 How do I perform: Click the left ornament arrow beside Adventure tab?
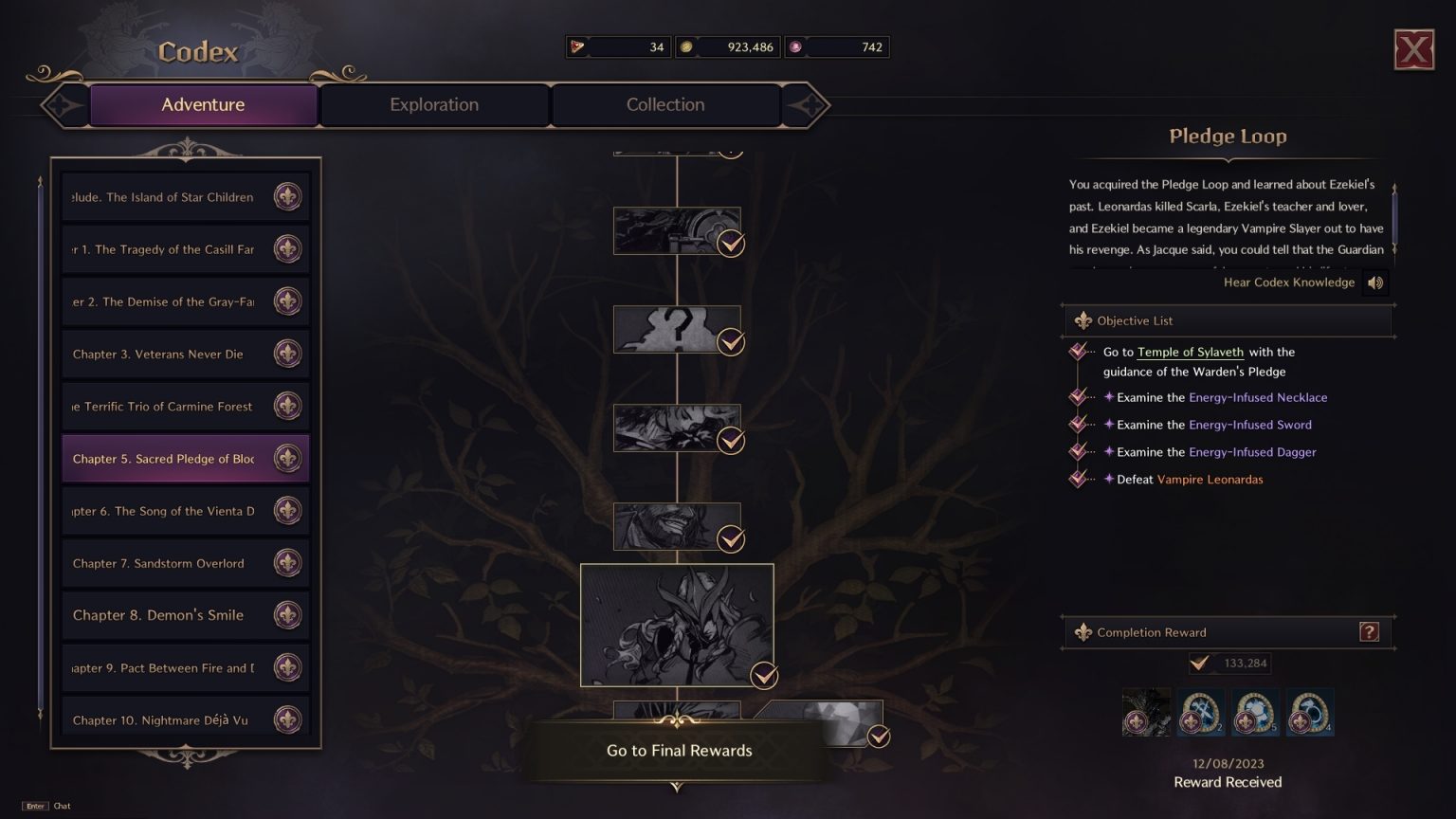(63, 105)
